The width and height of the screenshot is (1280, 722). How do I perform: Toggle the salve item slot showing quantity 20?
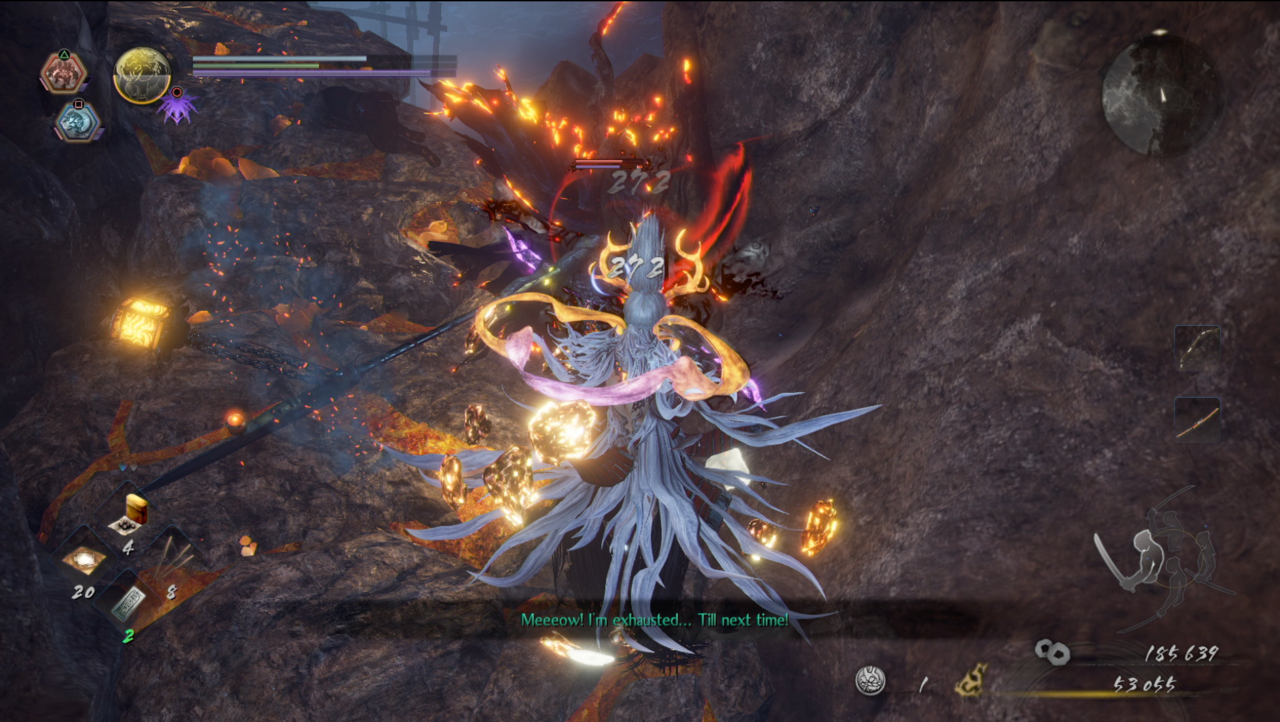point(85,560)
